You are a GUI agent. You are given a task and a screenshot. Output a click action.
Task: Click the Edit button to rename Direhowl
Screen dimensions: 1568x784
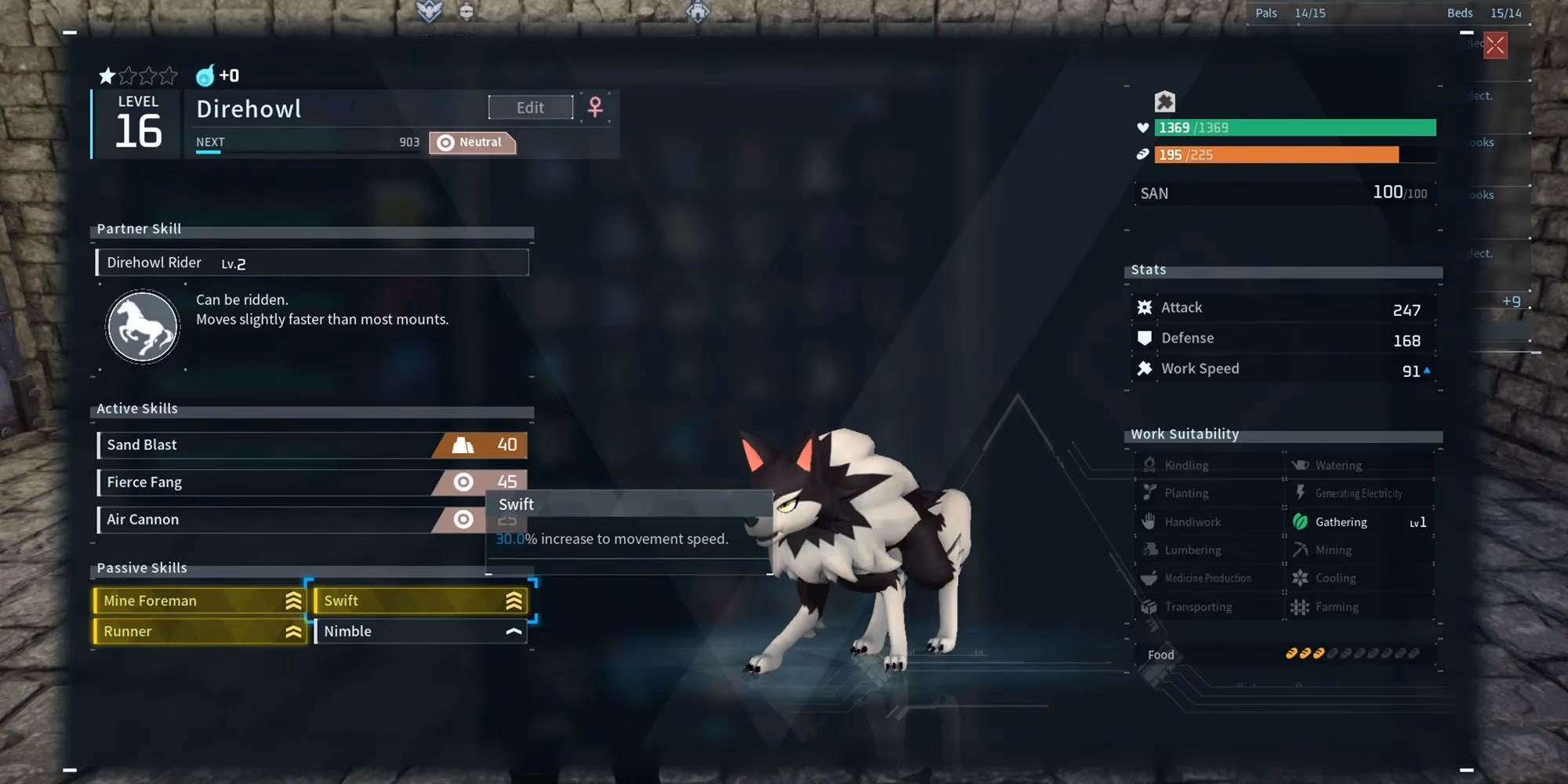pos(530,107)
